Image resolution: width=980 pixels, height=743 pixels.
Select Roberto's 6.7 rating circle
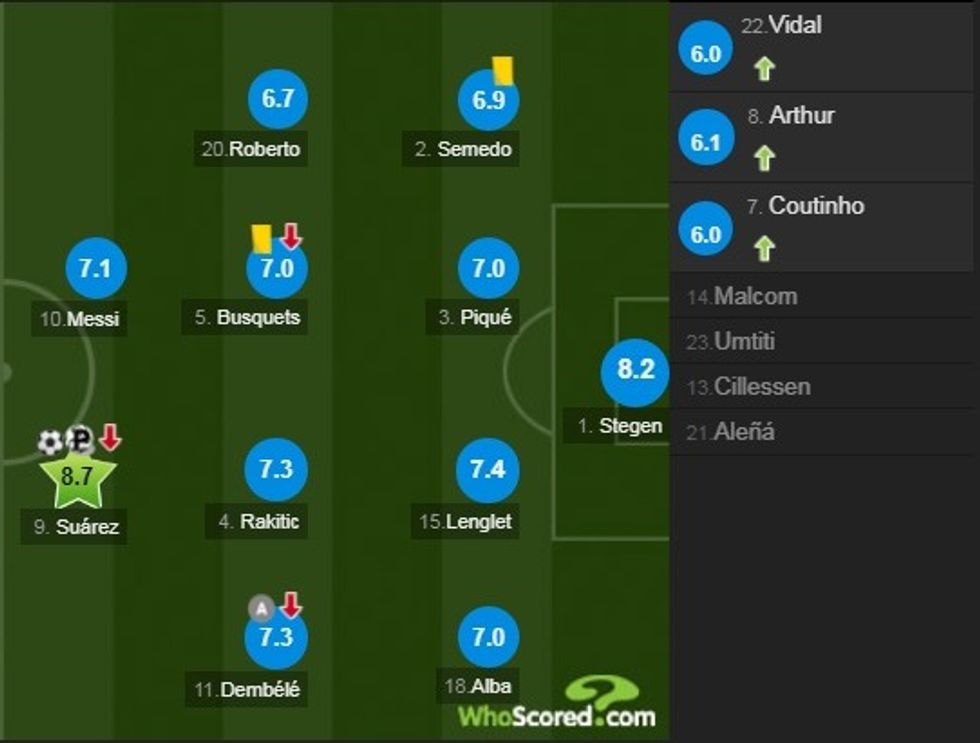276,98
